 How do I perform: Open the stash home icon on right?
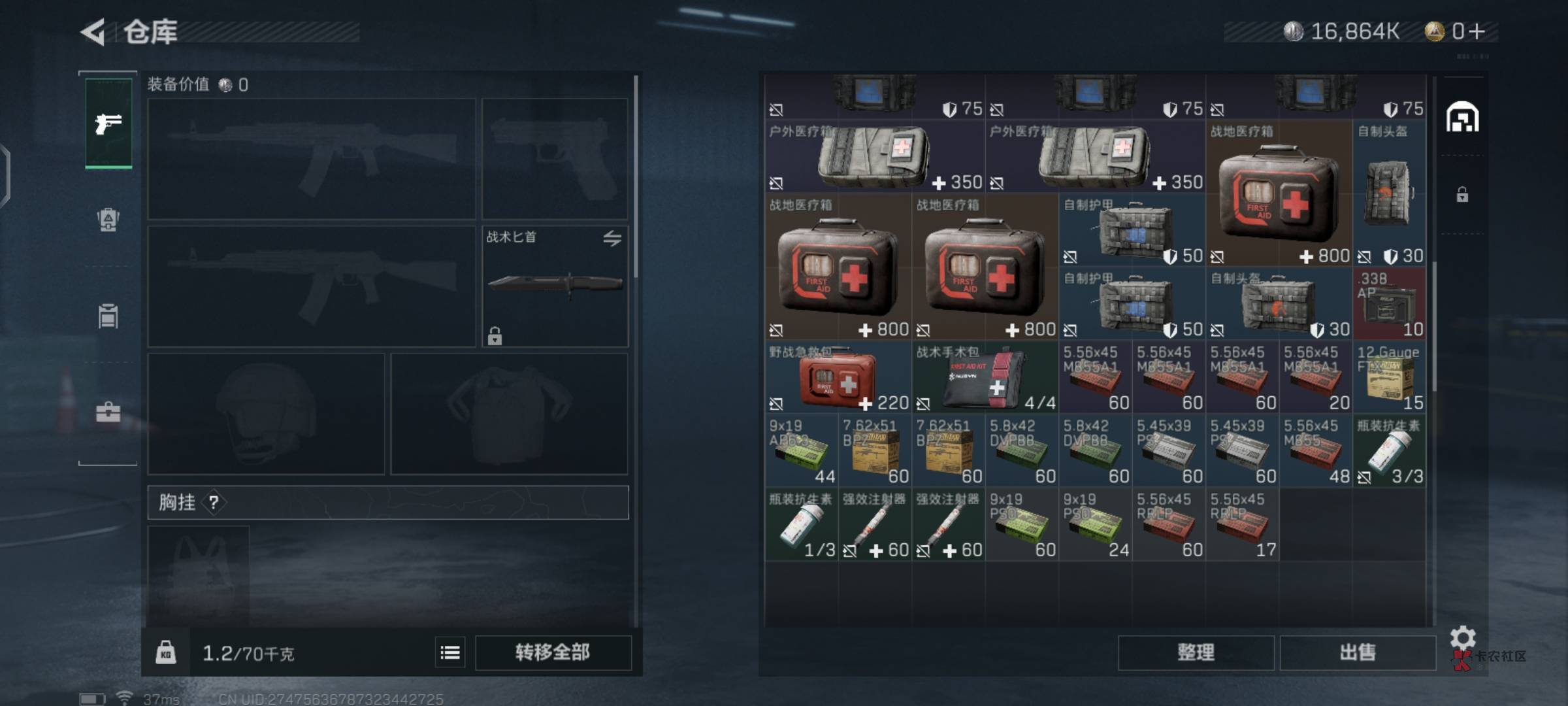[x=1462, y=118]
